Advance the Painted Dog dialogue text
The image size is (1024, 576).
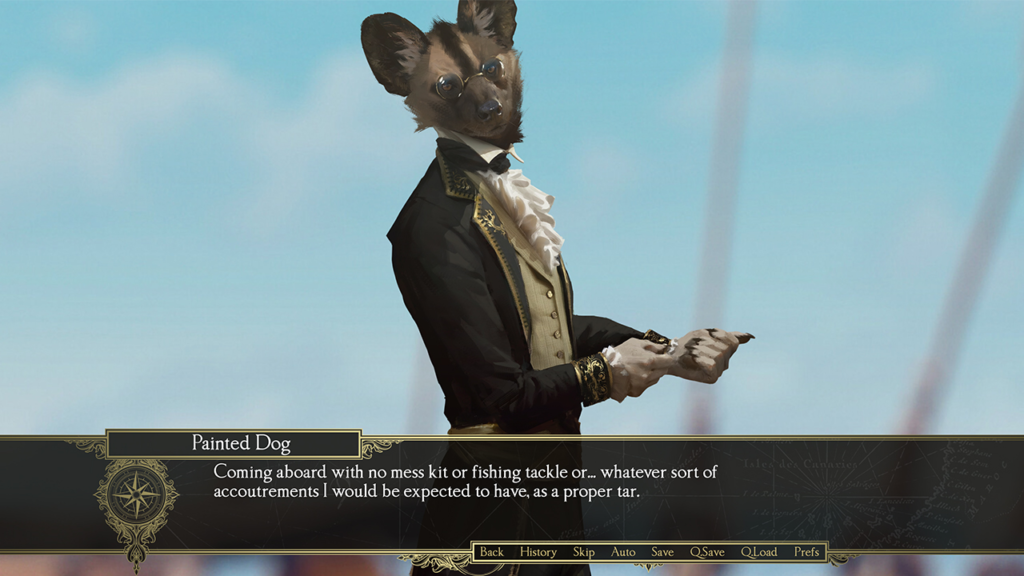pos(465,481)
